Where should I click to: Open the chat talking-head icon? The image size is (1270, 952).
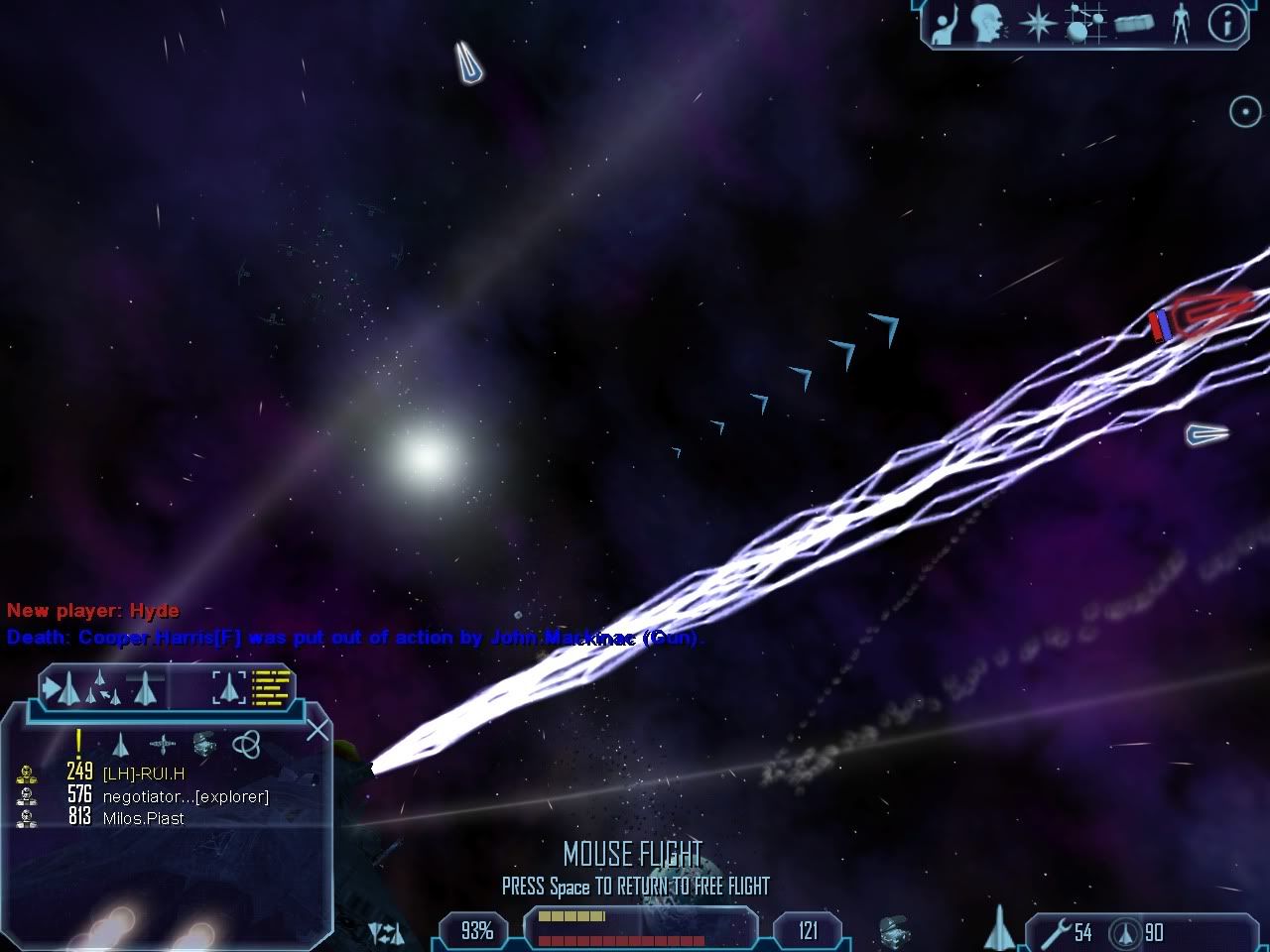click(986, 25)
